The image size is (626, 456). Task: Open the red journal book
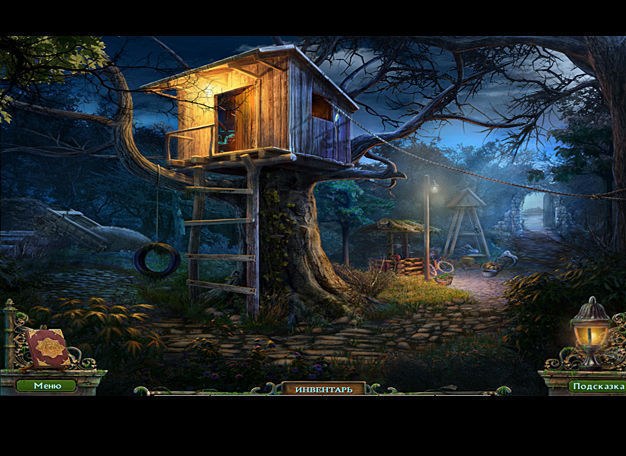coord(48,348)
